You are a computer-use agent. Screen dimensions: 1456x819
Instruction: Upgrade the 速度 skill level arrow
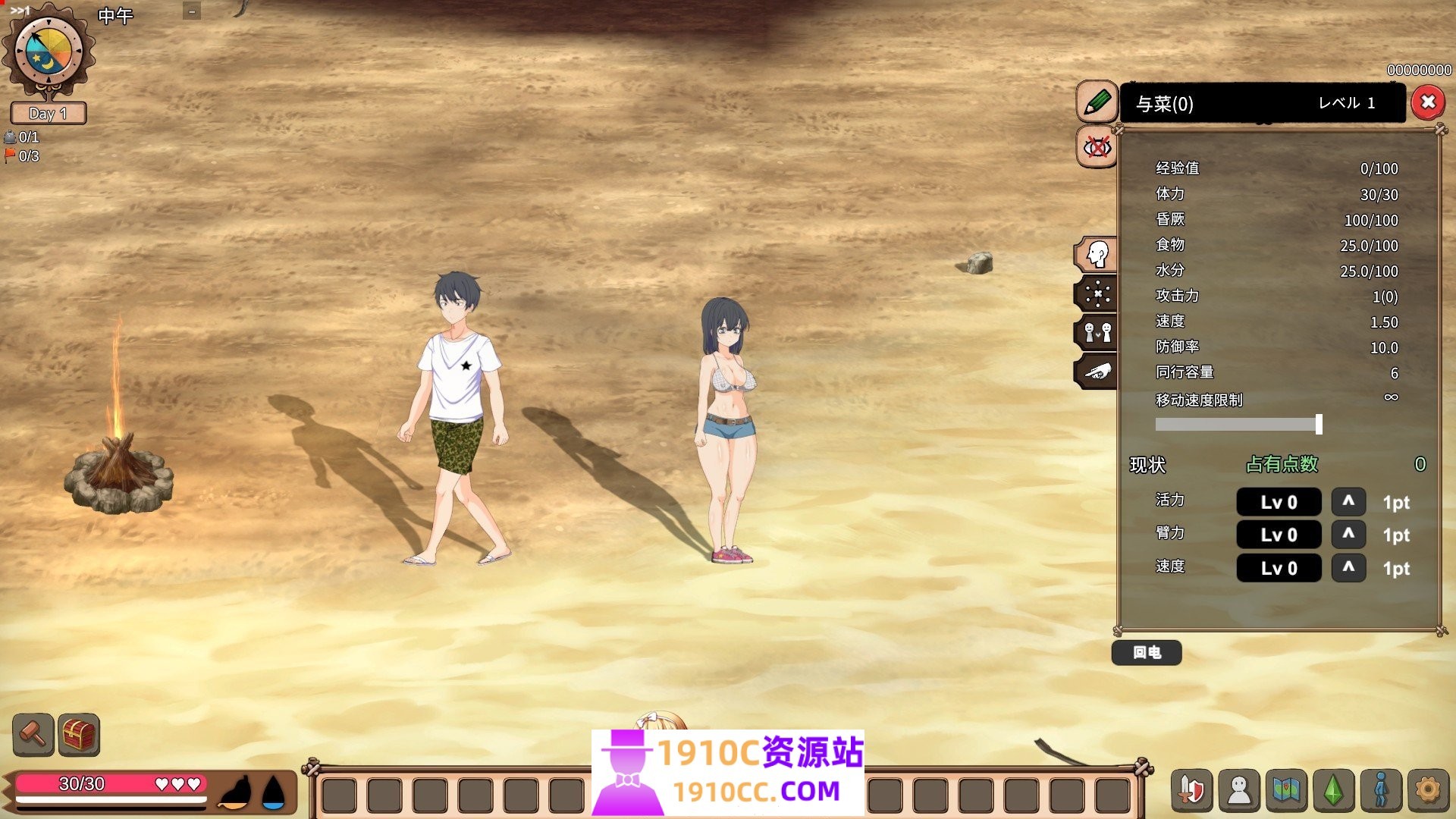(1348, 567)
